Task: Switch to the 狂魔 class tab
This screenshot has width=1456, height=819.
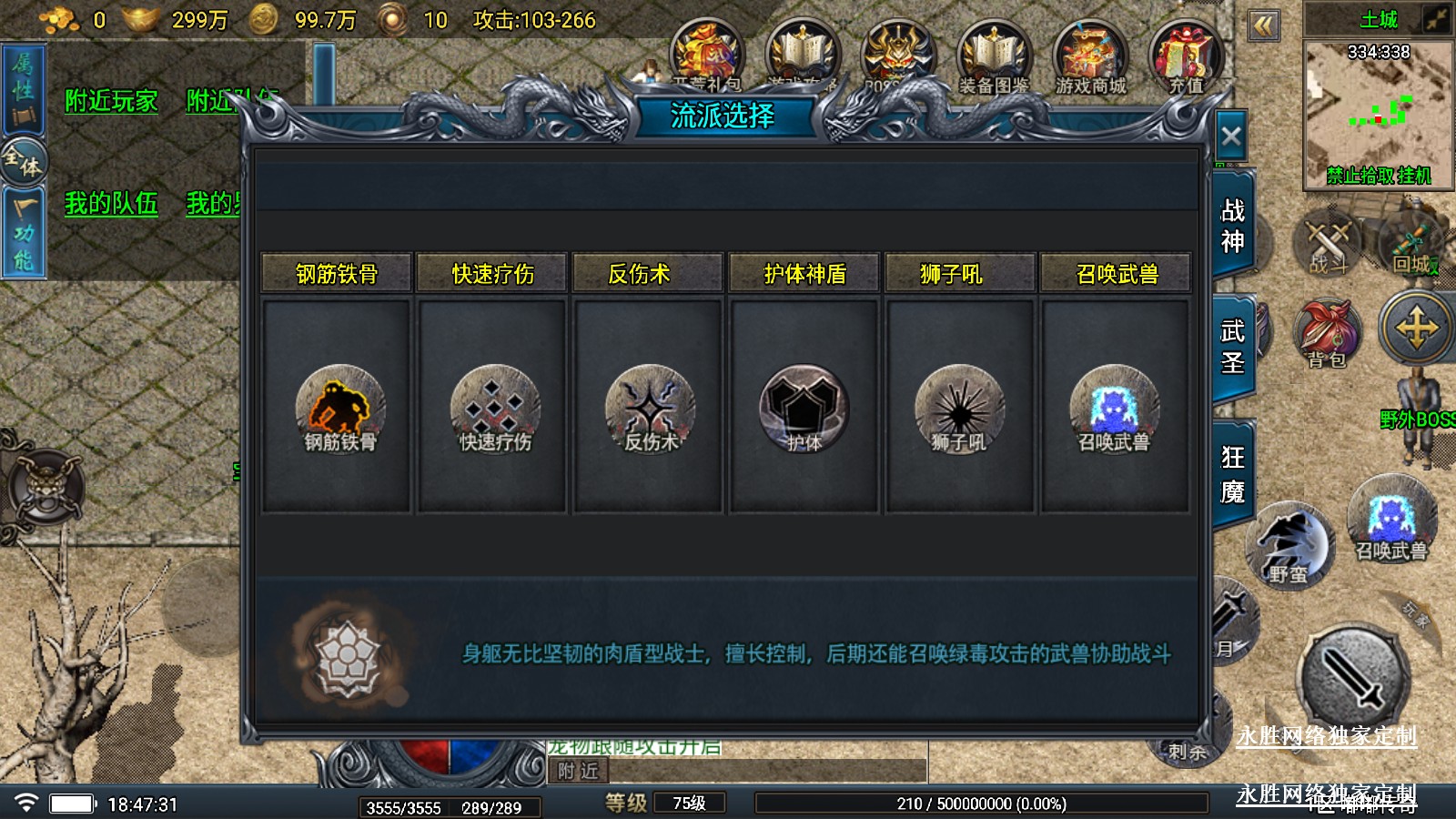Action: coord(1232,474)
